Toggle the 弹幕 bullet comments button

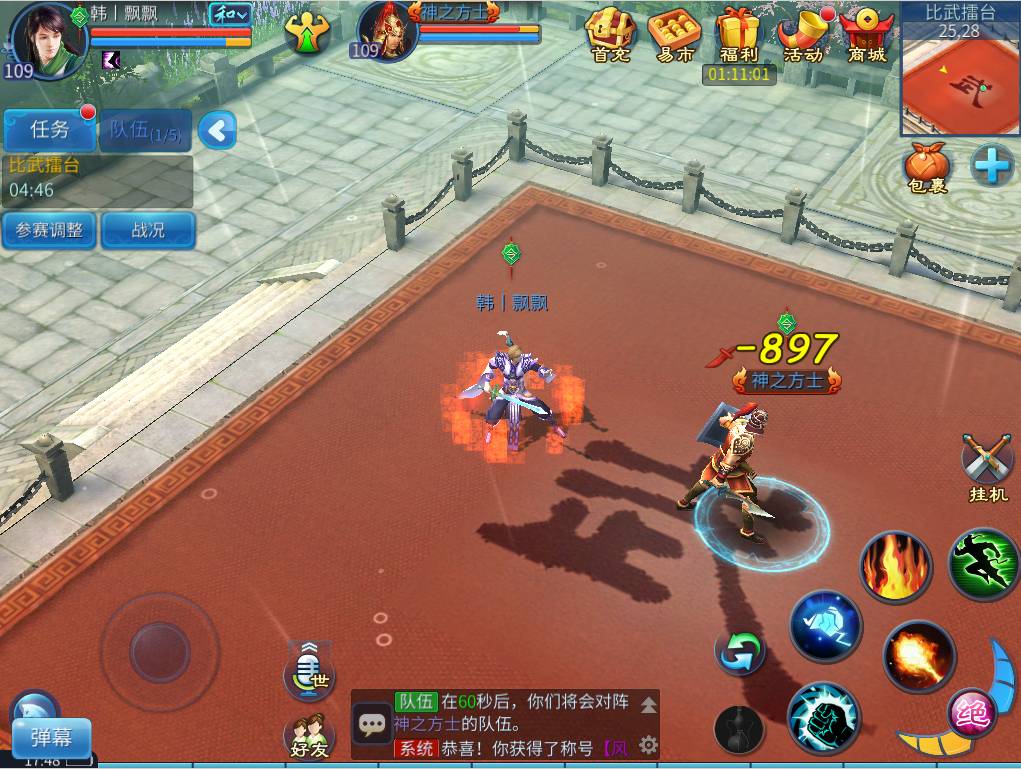[51, 739]
